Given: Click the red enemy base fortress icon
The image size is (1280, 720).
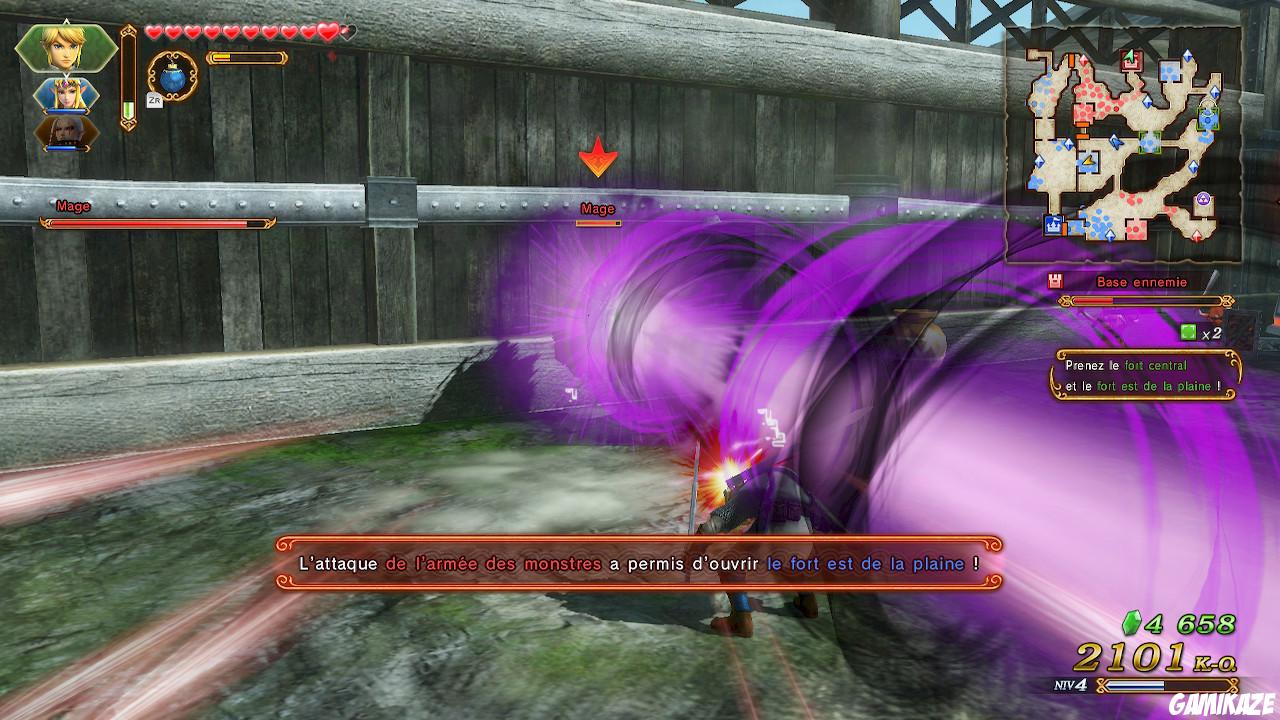Looking at the screenshot, I should (1055, 280).
